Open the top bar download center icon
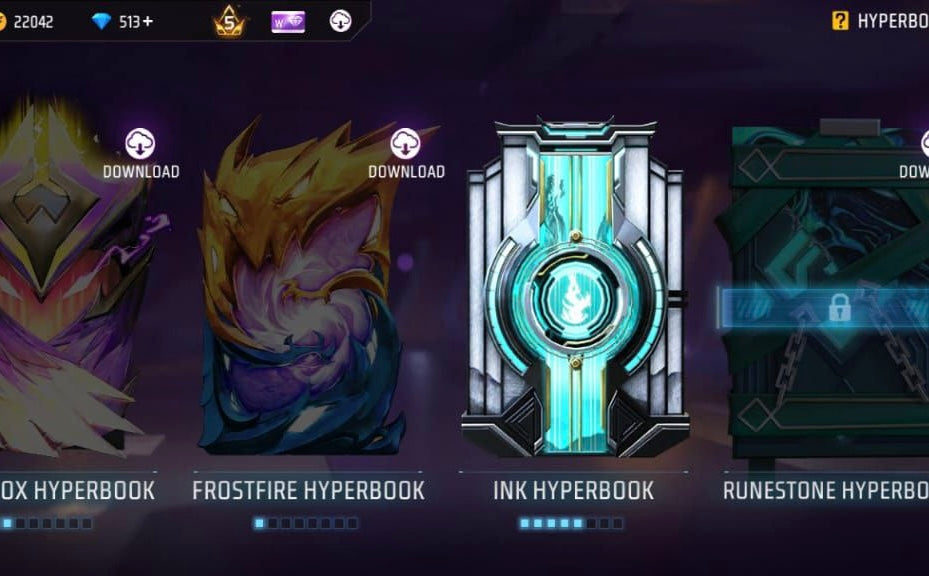 pos(341,21)
